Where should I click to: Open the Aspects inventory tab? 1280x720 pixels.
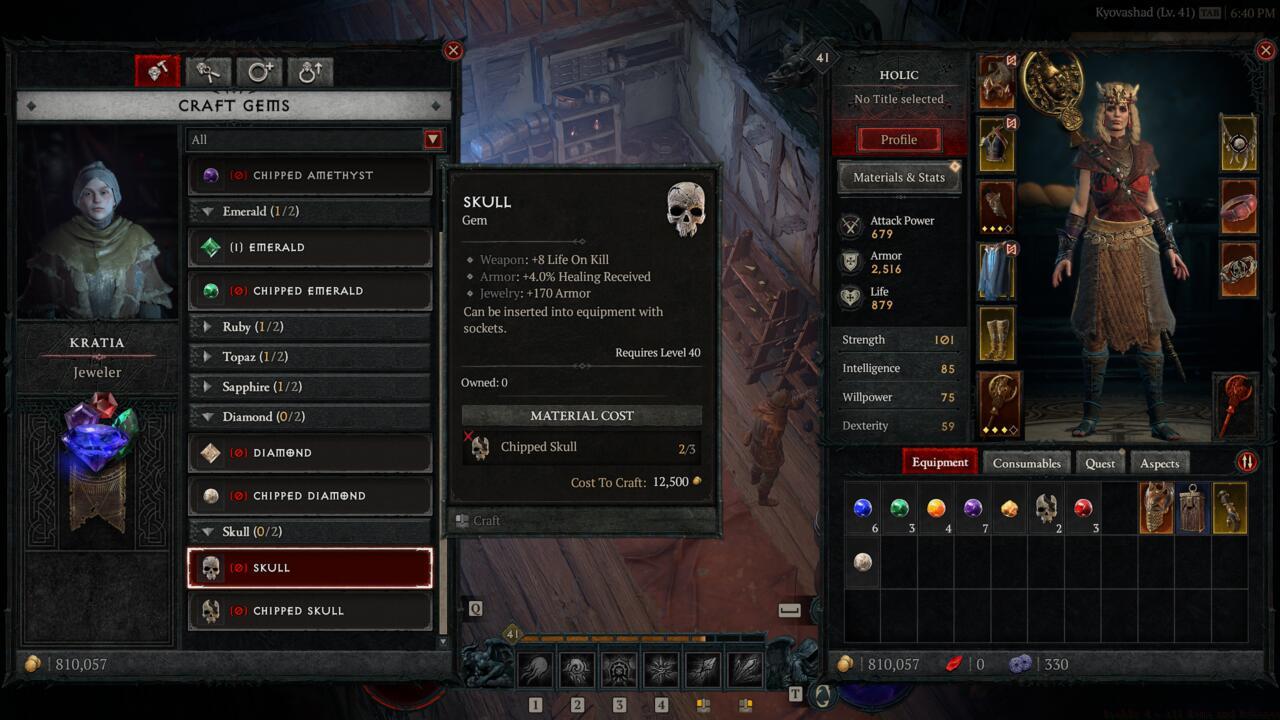[x=1159, y=463]
